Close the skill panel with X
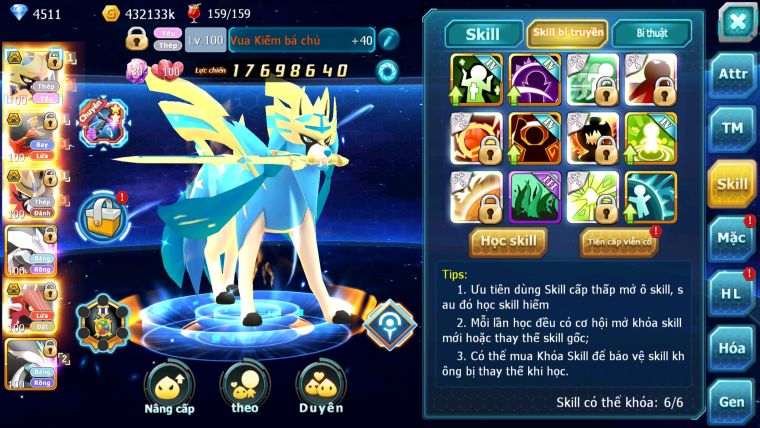This screenshot has height=428, width=760. (x=737, y=22)
